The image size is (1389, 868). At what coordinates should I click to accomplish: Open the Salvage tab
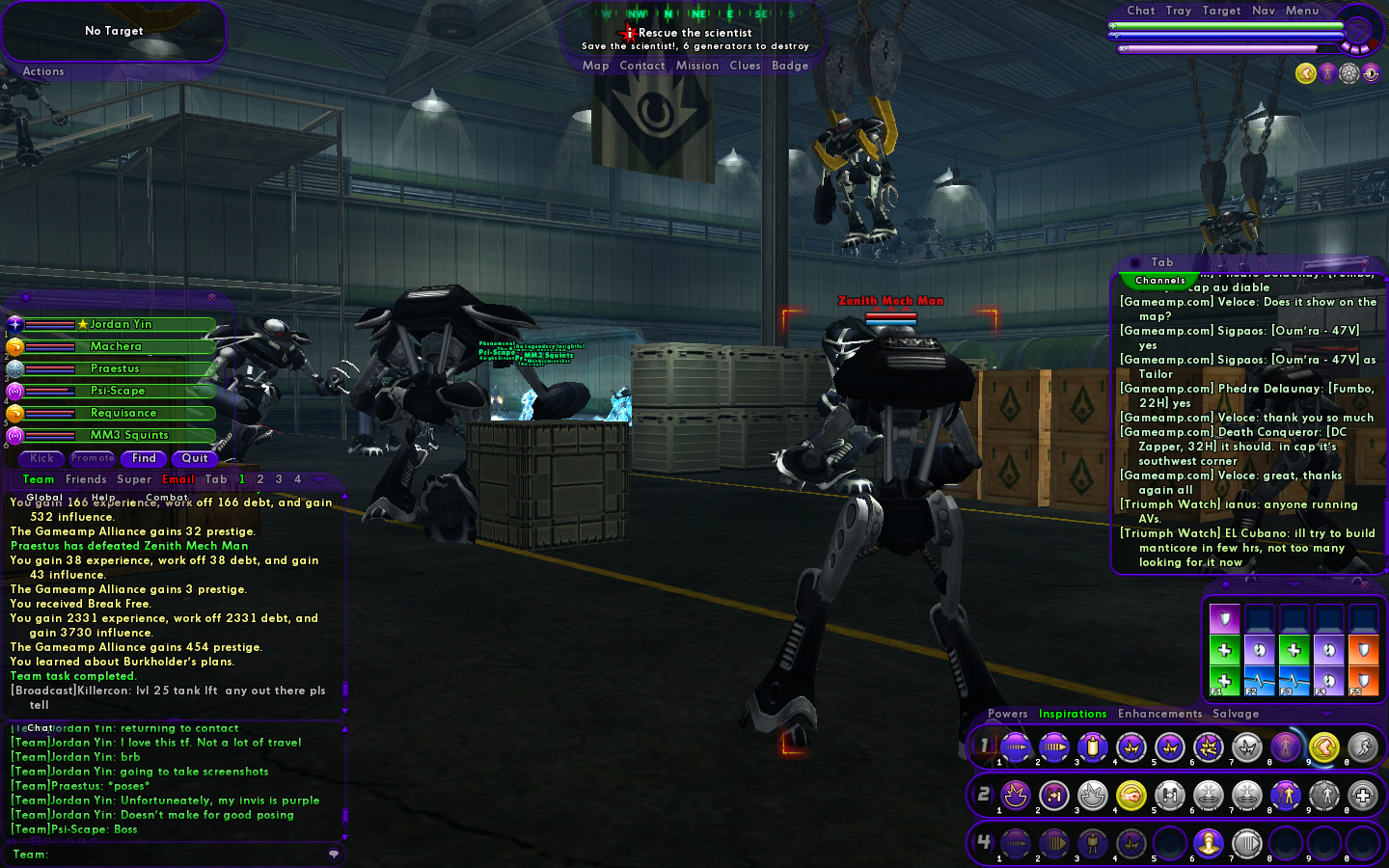click(x=1236, y=714)
